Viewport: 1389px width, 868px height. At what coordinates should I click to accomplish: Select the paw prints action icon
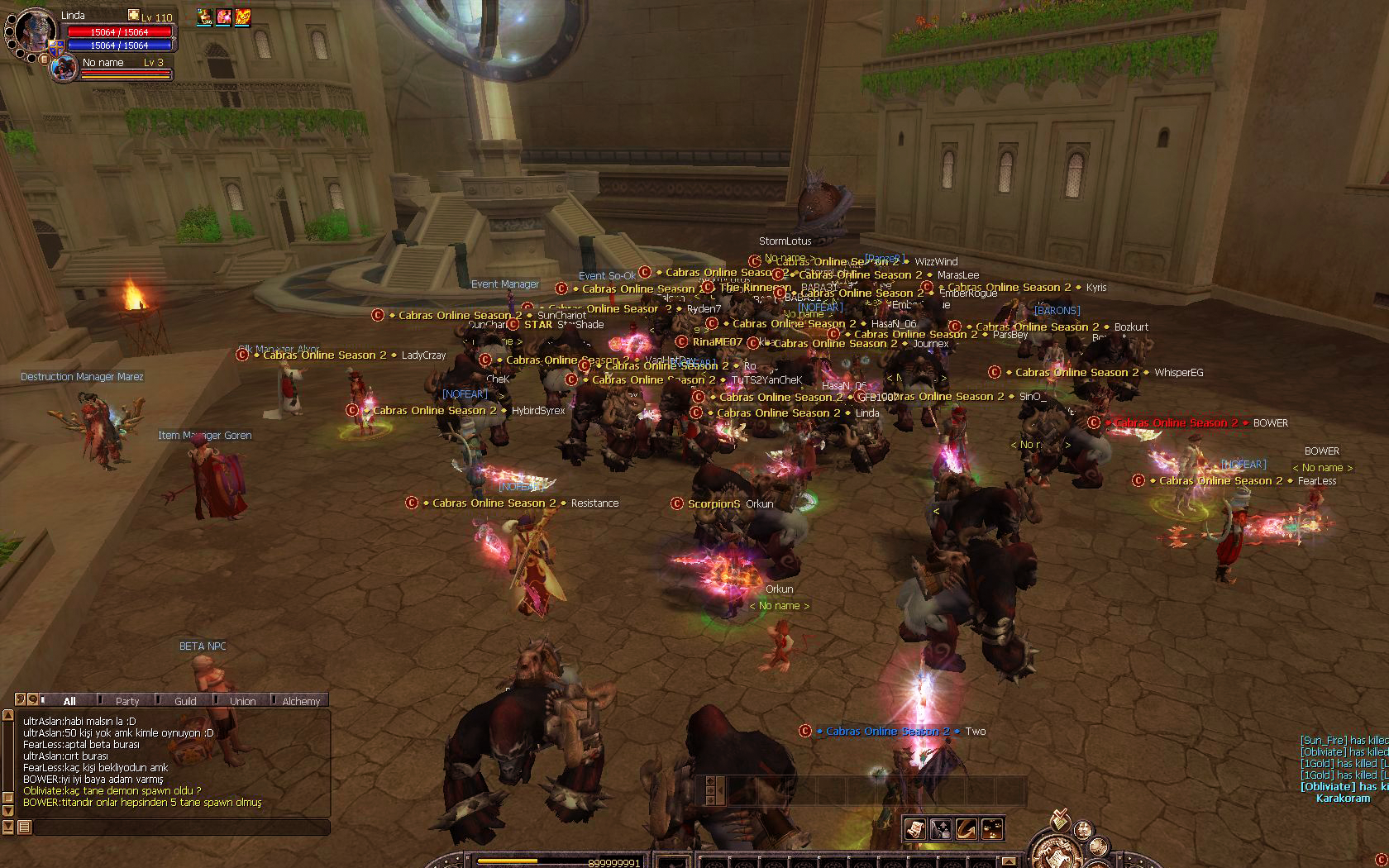992,828
